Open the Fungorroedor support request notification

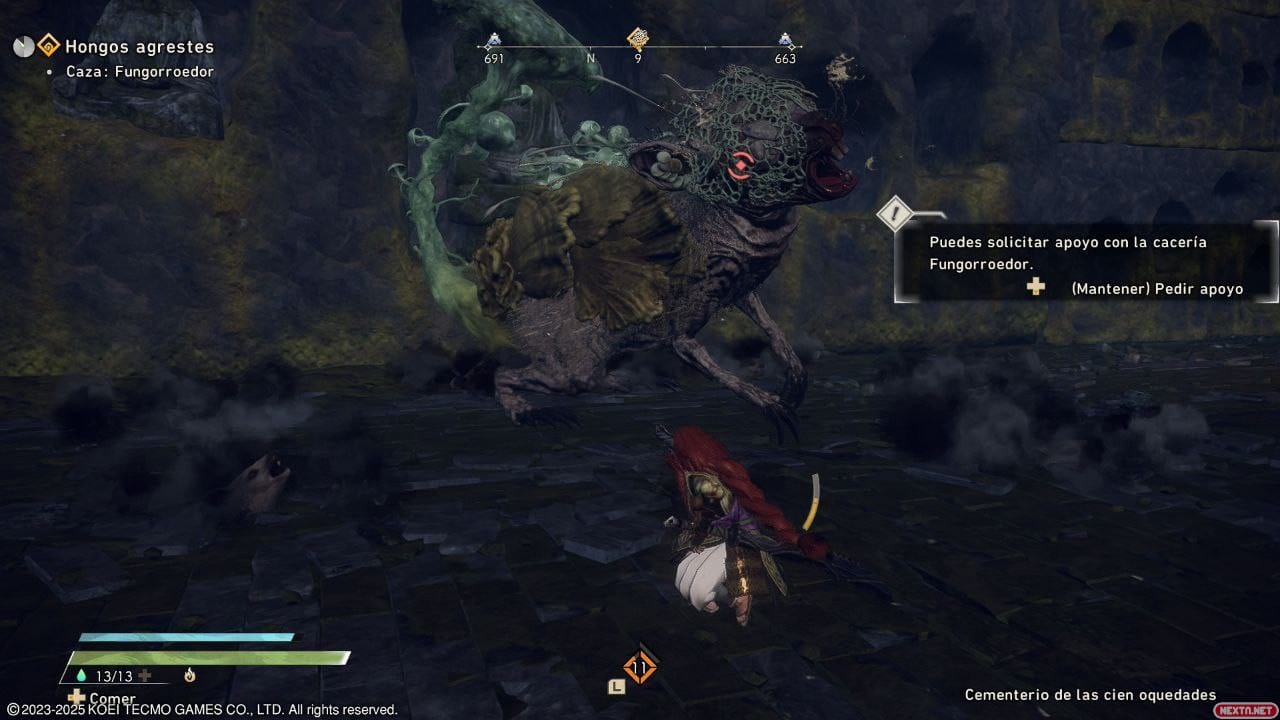1086,263
